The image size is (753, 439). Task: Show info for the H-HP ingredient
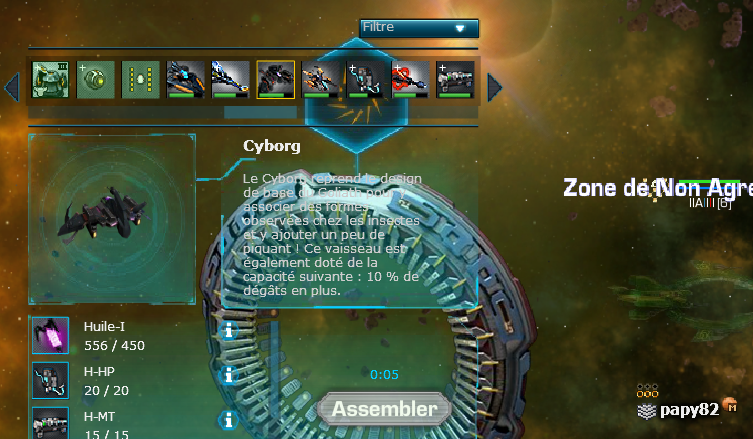229,375
